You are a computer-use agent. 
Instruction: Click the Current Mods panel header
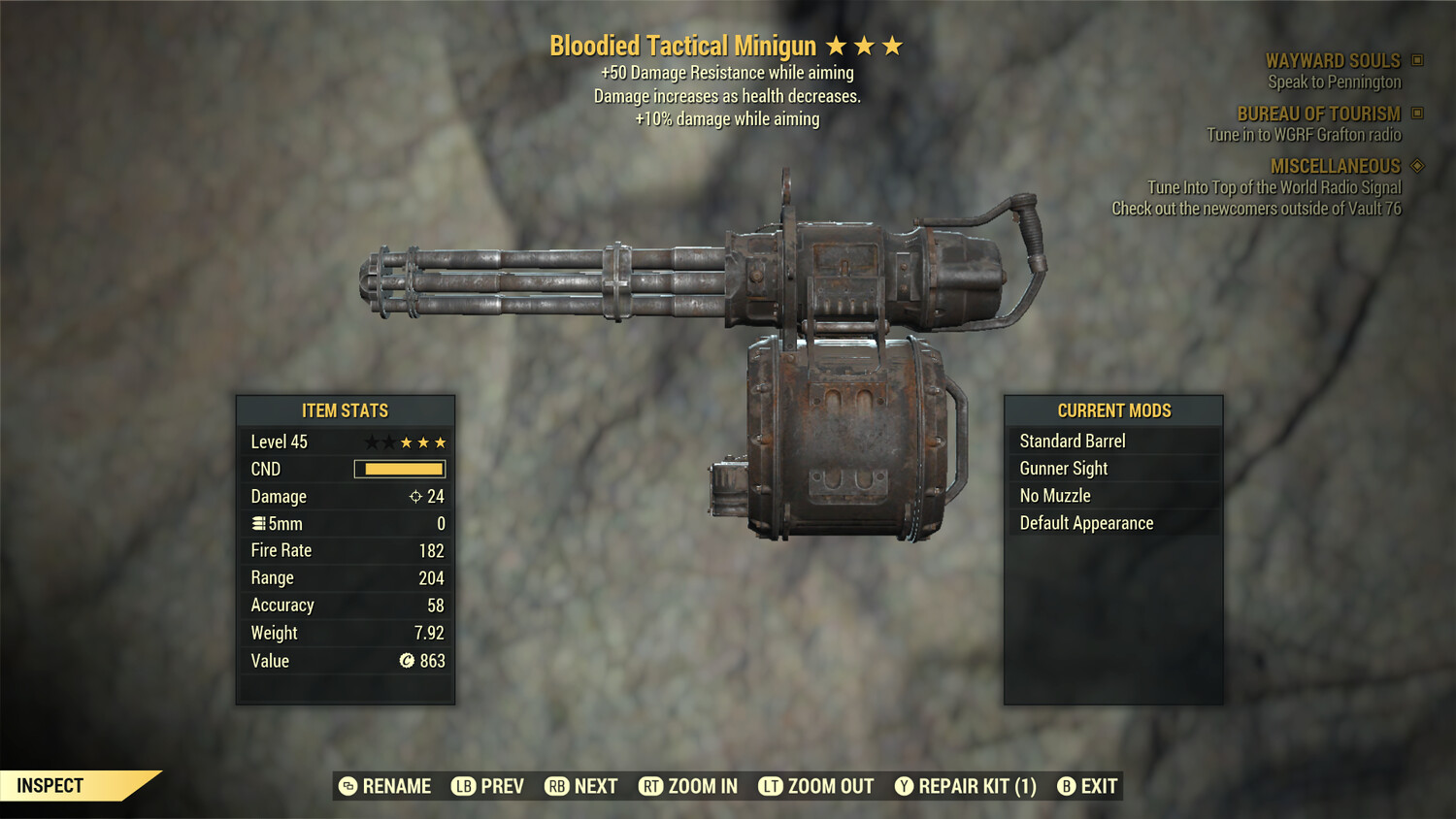click(x=1113, y=410)
